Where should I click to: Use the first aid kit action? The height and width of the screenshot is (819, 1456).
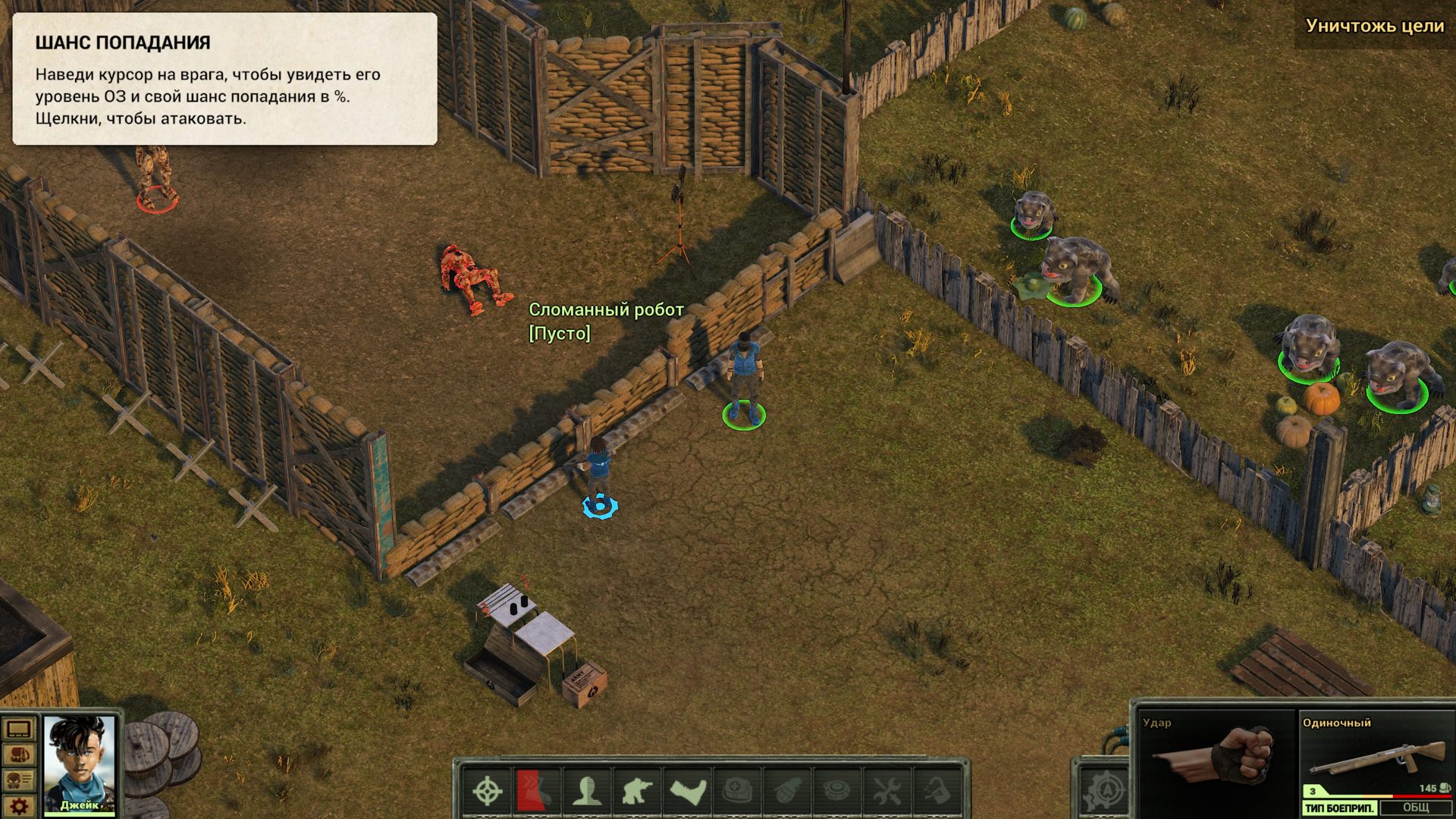click(x=736, y=791)
